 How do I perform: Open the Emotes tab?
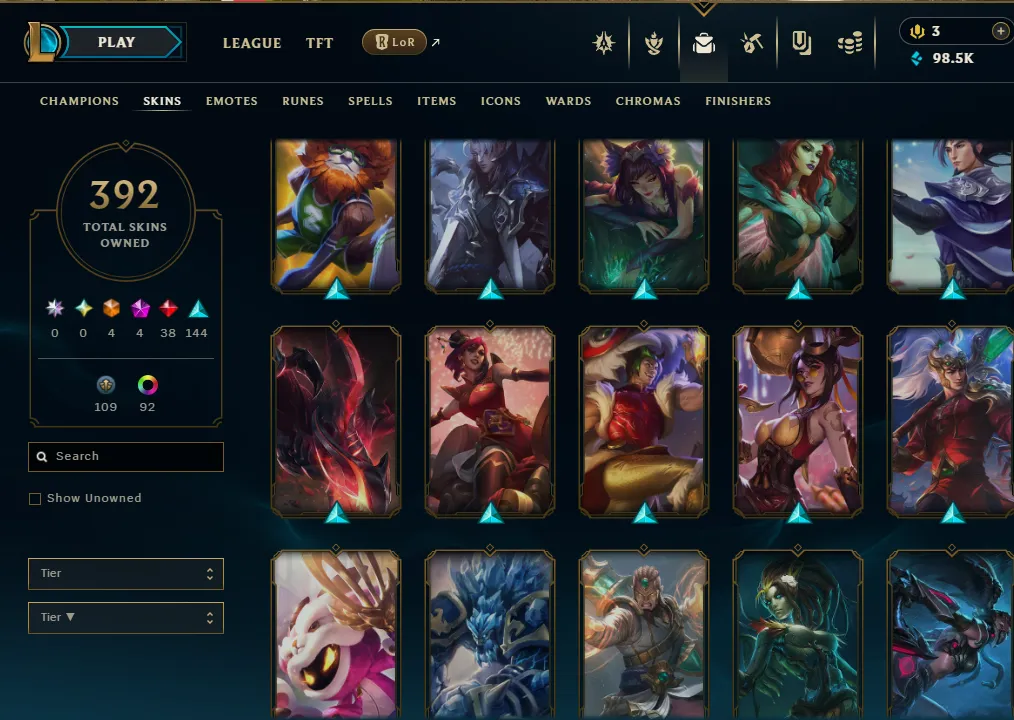[x=231, y=101]
